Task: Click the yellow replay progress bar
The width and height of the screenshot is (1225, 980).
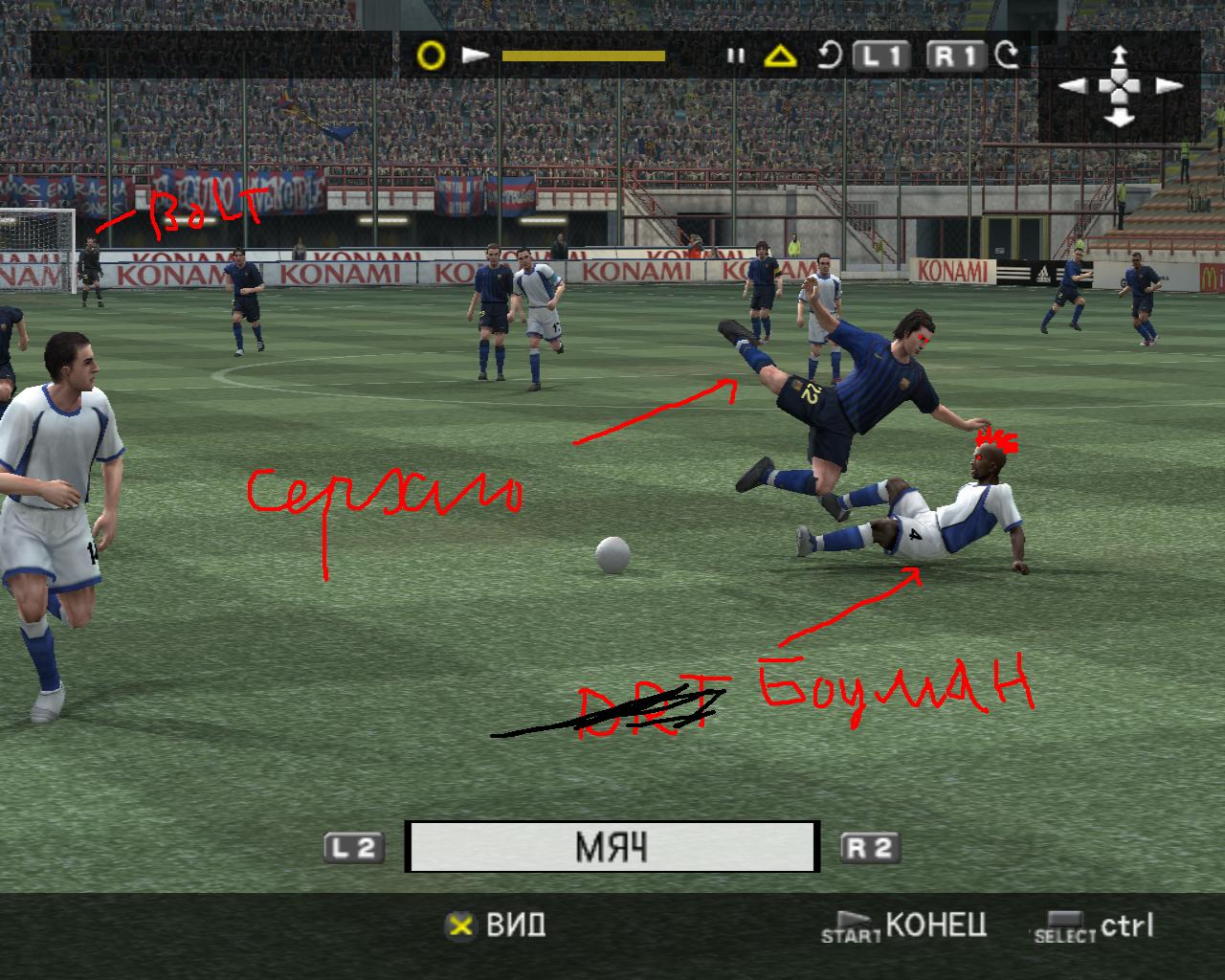Action: pyautogui.click(x=583, y=56)
